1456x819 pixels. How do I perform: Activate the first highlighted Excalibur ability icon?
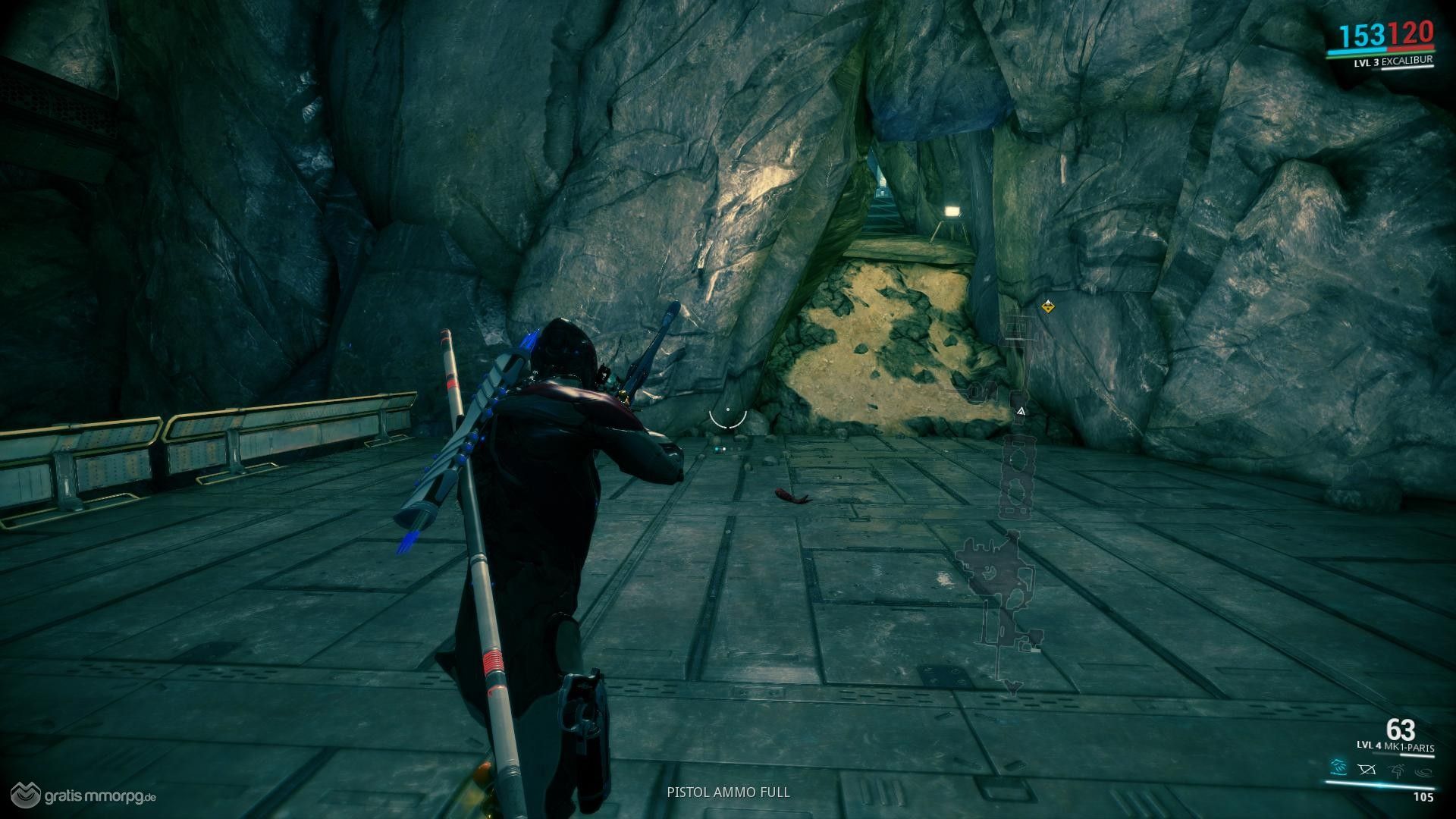pyautogui.click(x=1338, y=769)
